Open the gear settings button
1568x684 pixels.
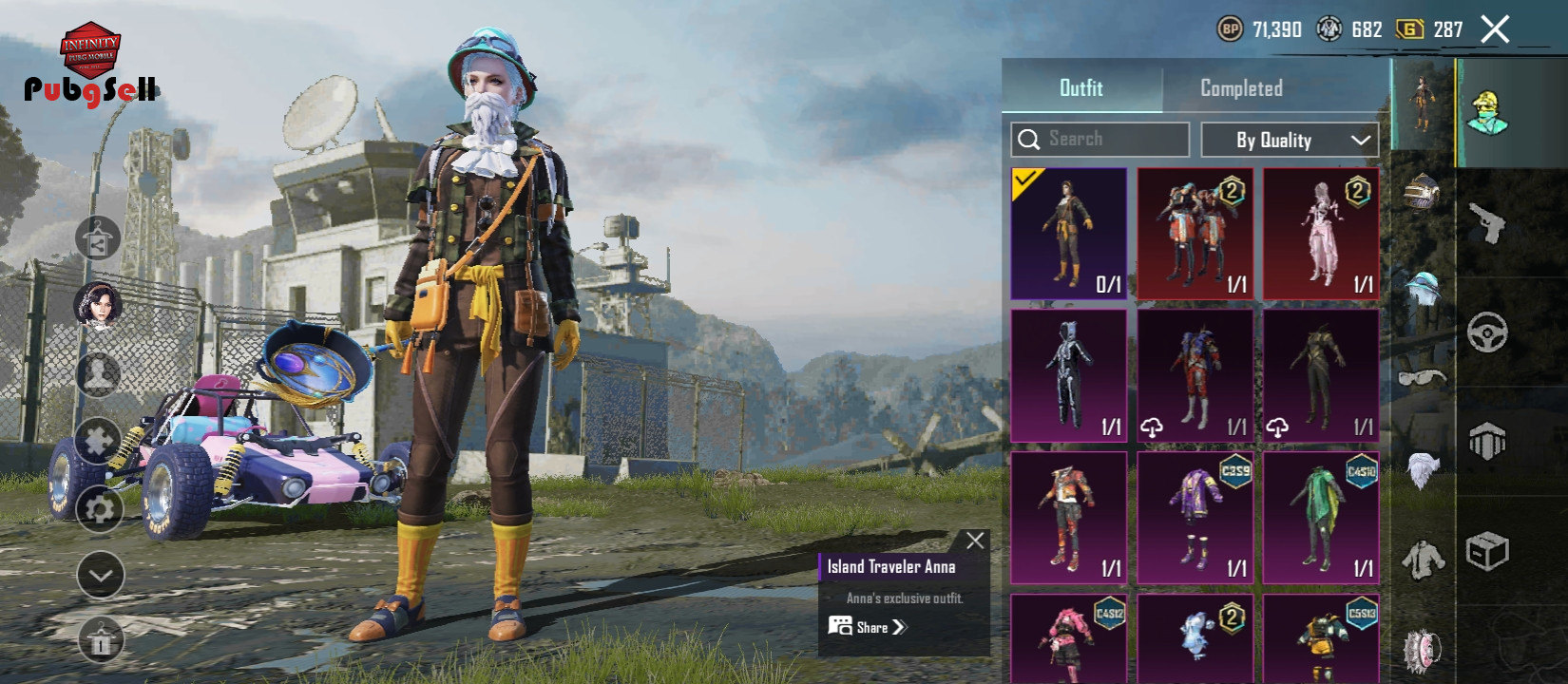[99, 510]
